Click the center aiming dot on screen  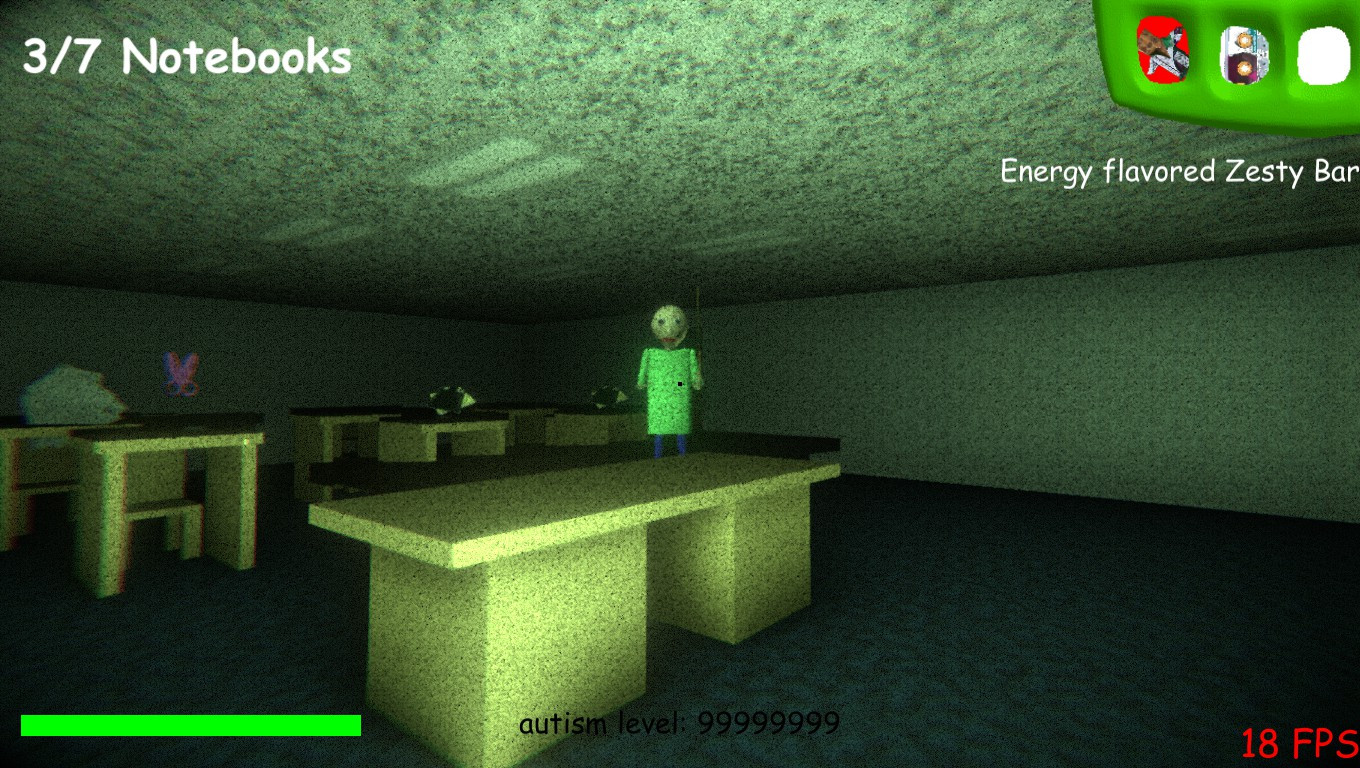(x=679, y=383)
